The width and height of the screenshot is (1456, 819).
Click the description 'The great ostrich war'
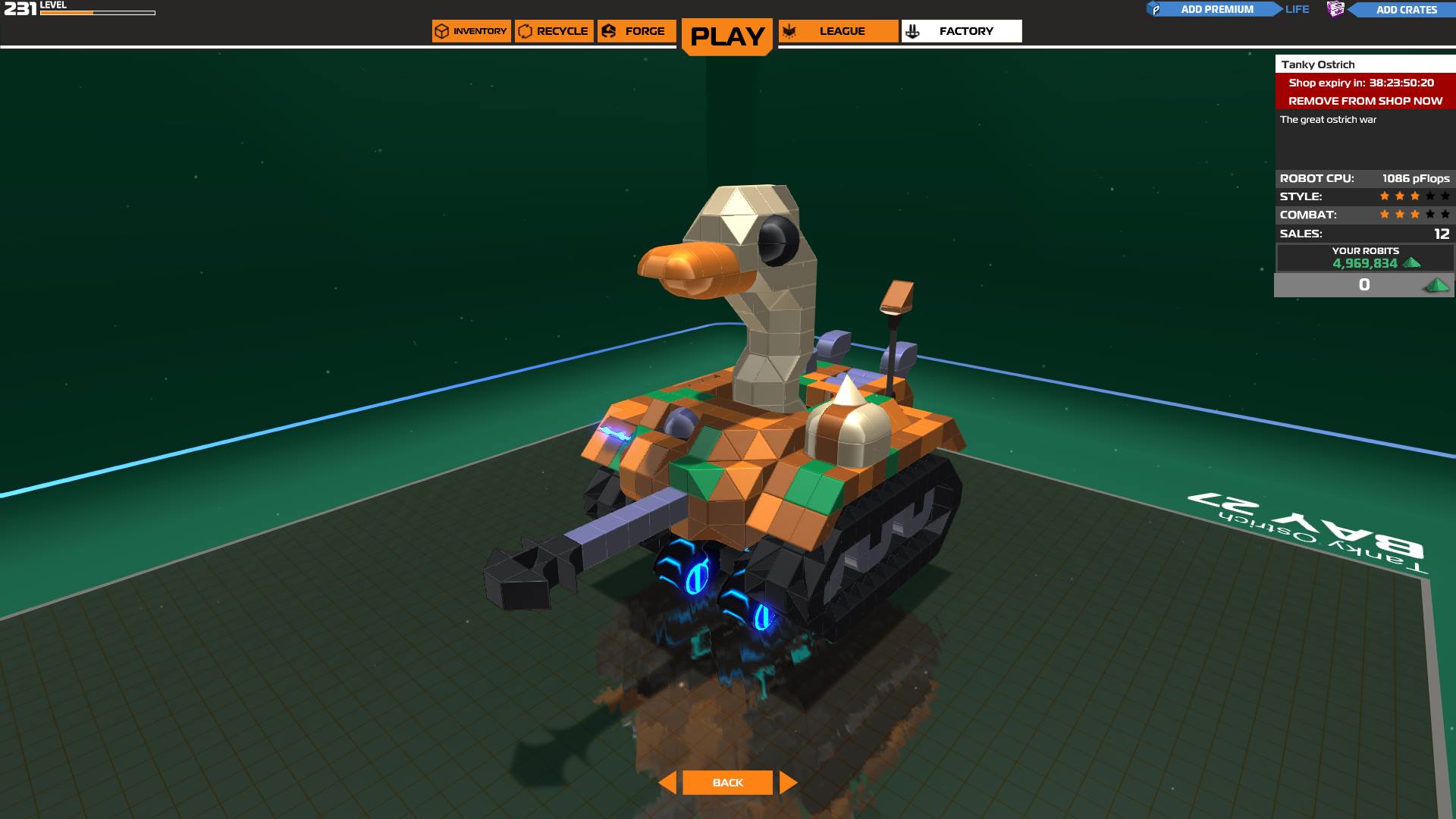pos(1326,119)
